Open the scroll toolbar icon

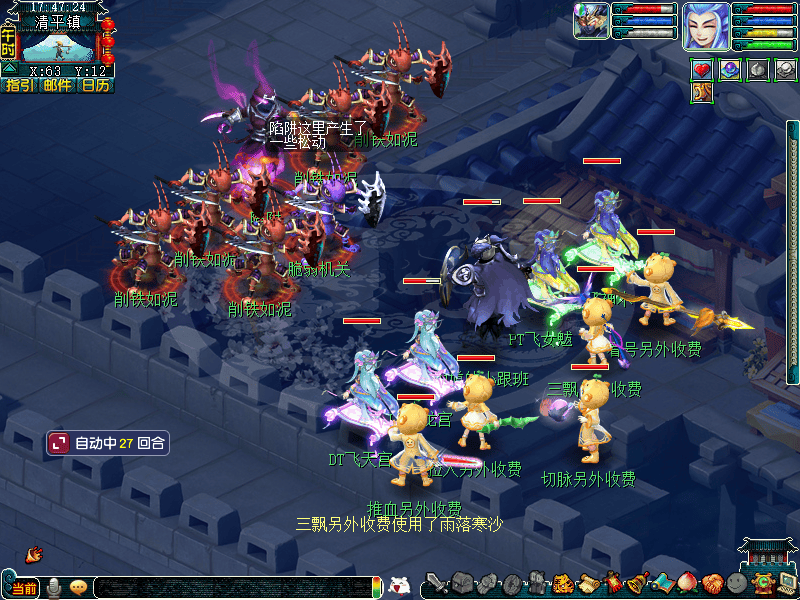coord(587,584)
